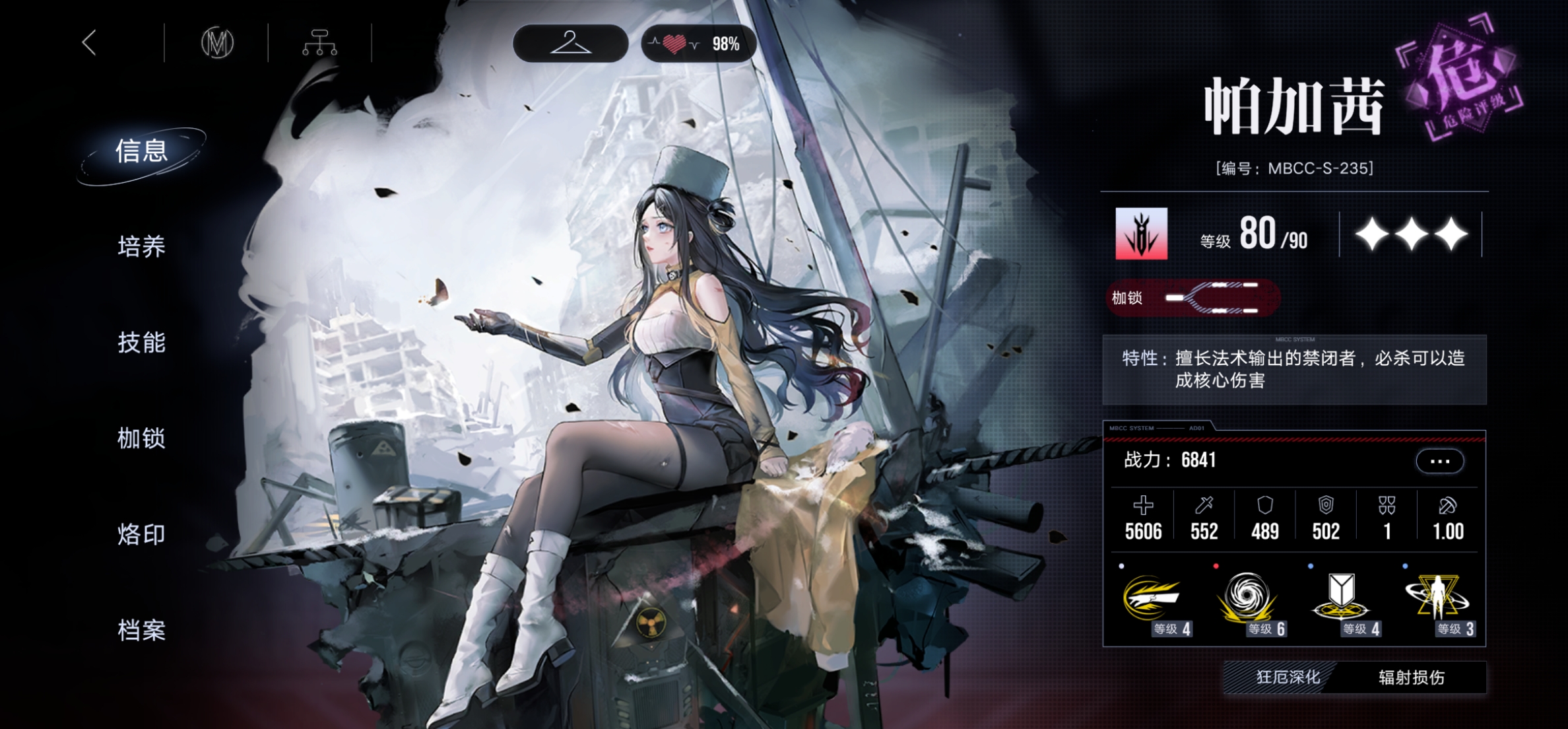Open the 烙印 tab

point(142,534)
